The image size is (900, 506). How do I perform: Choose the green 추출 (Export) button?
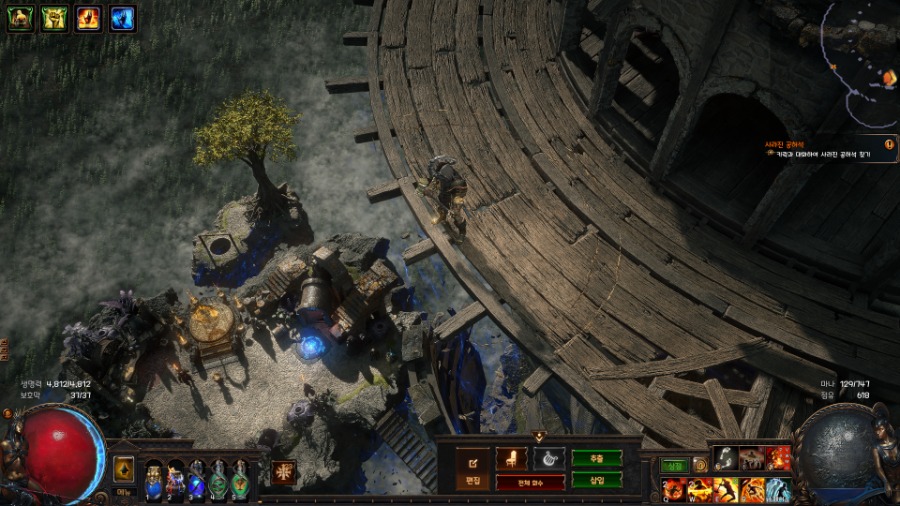coord(596,458)
